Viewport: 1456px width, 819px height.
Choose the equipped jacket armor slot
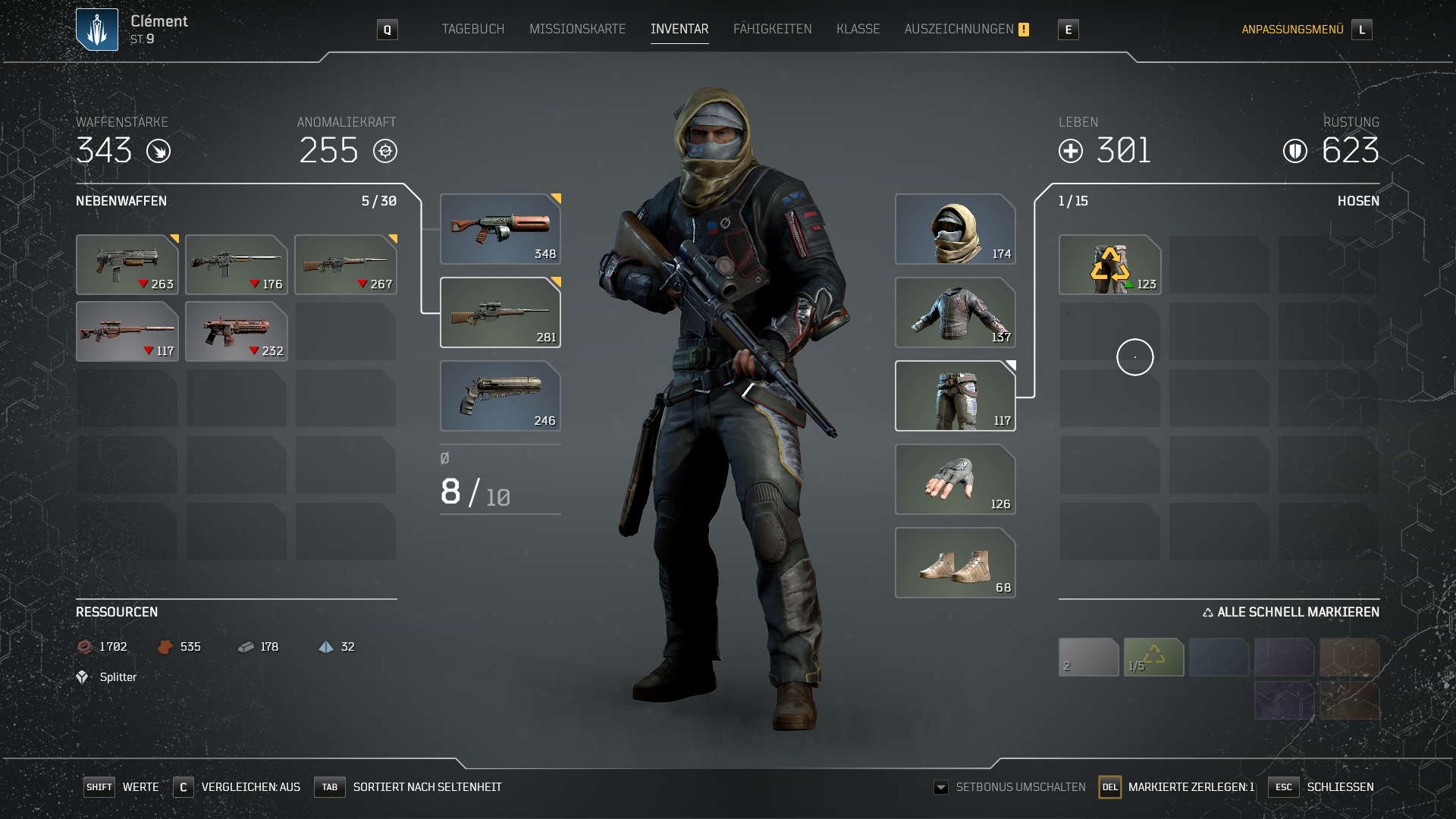tap(955, 312)
